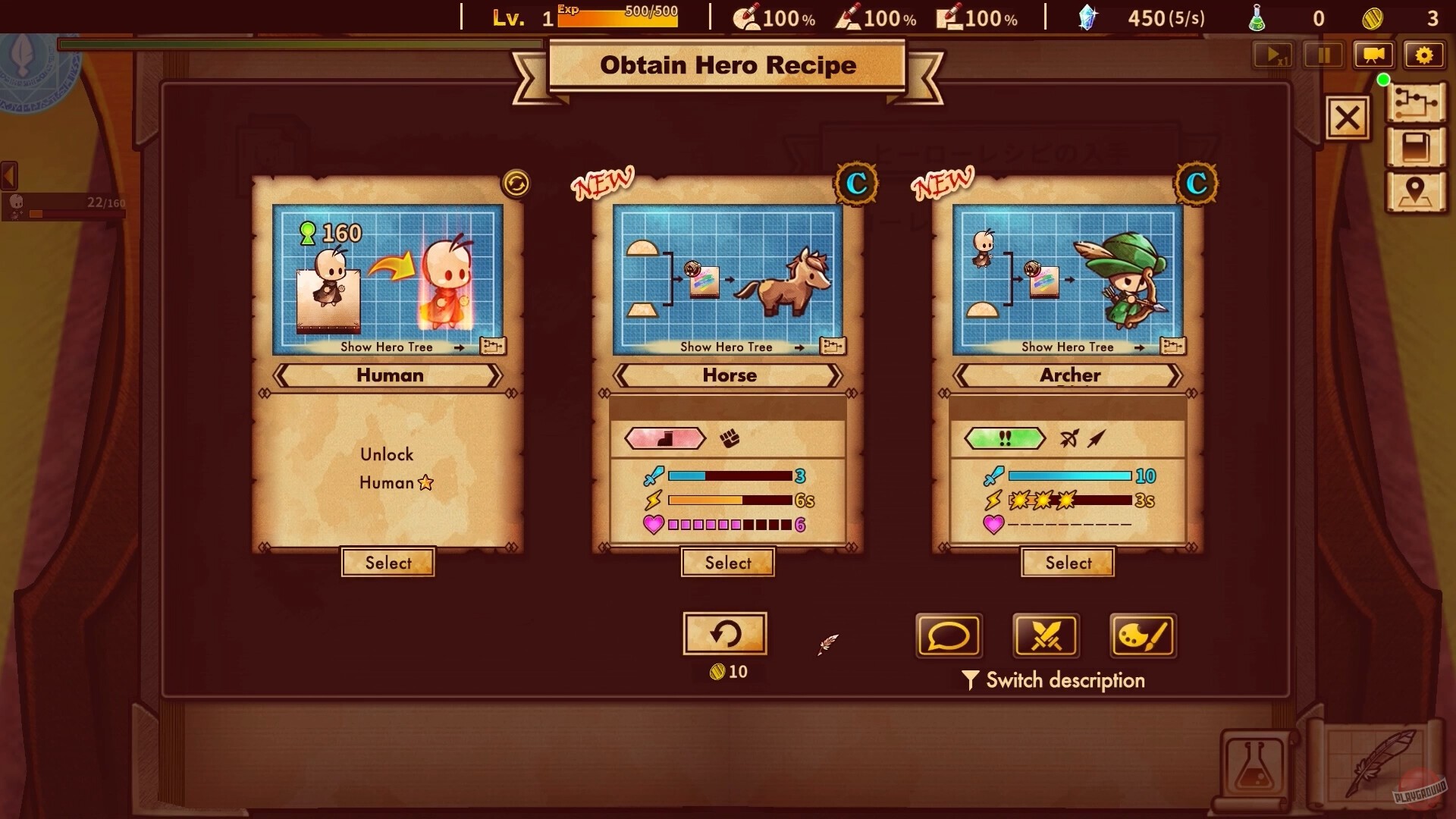Toggle the pause button at top right
This screenshot has width=1456, height=819.
pyautogui.click(x=1323, y=55)
